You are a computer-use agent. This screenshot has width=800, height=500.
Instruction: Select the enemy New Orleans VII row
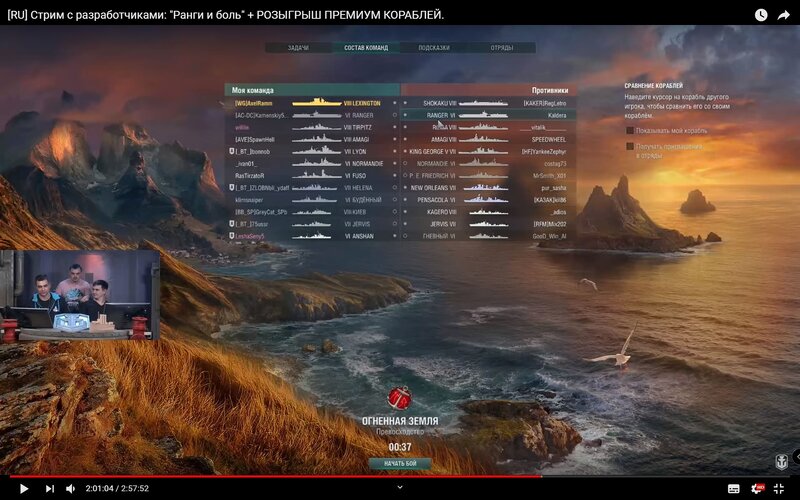(x=488, y=187)
